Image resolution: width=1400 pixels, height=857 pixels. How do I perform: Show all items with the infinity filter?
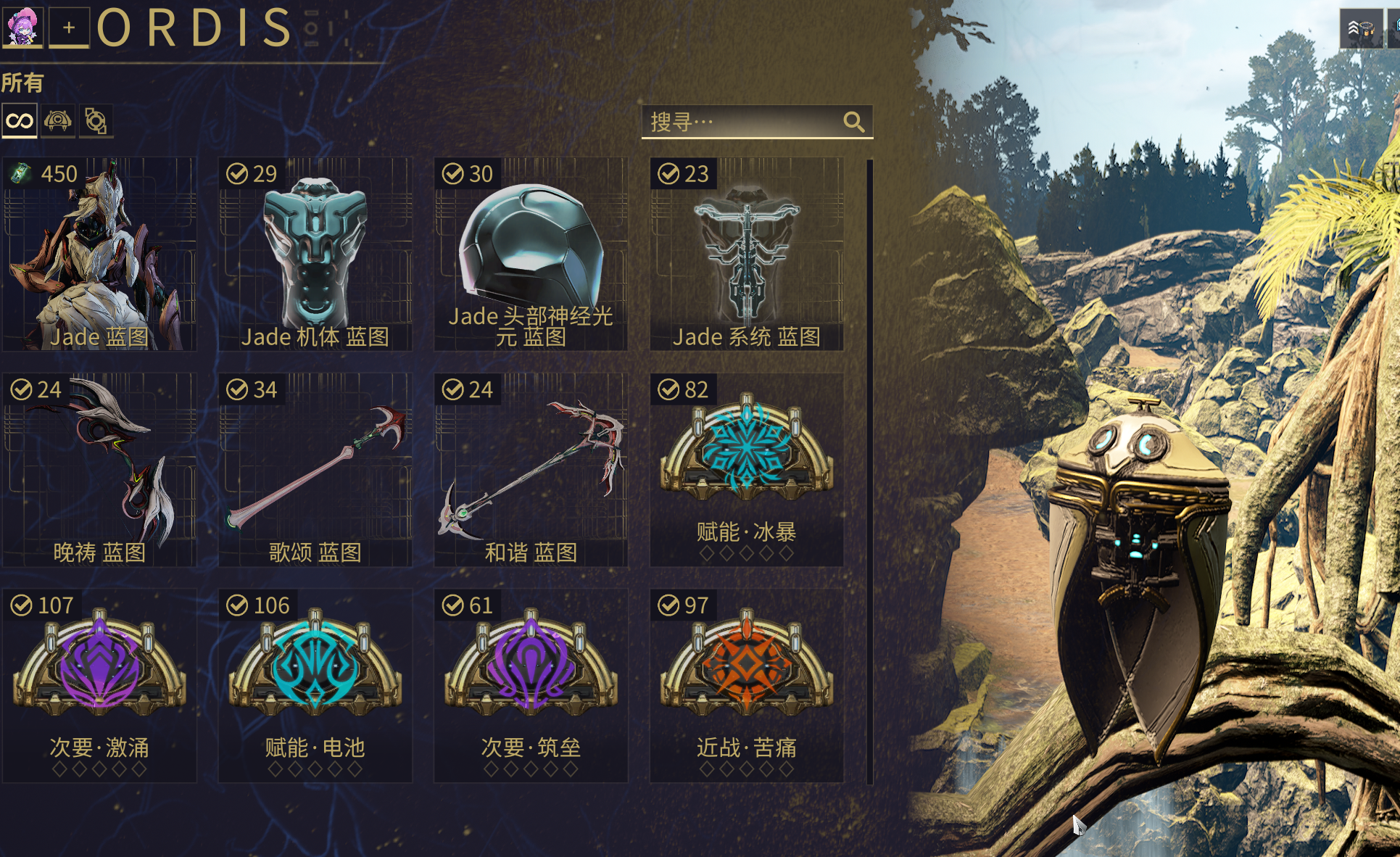click(20, 121)
